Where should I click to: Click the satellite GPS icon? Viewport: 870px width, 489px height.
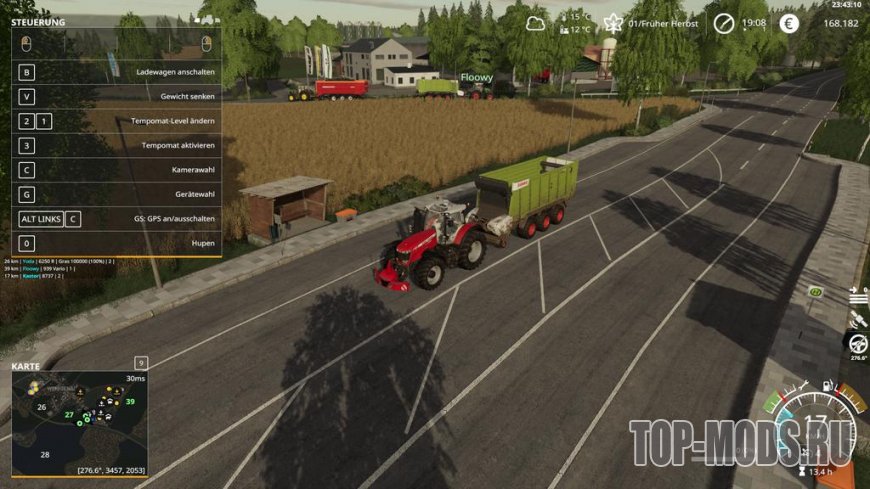point(857,318)
